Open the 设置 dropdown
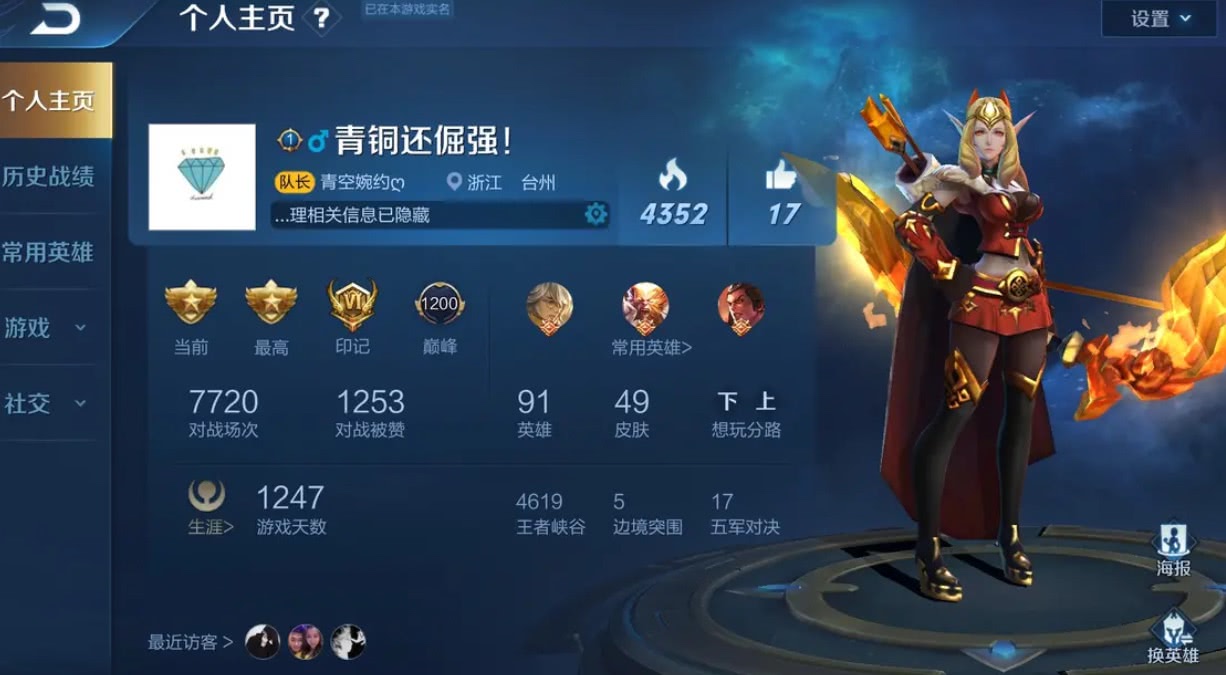The image size is (1226, 675). point(1161,19)
